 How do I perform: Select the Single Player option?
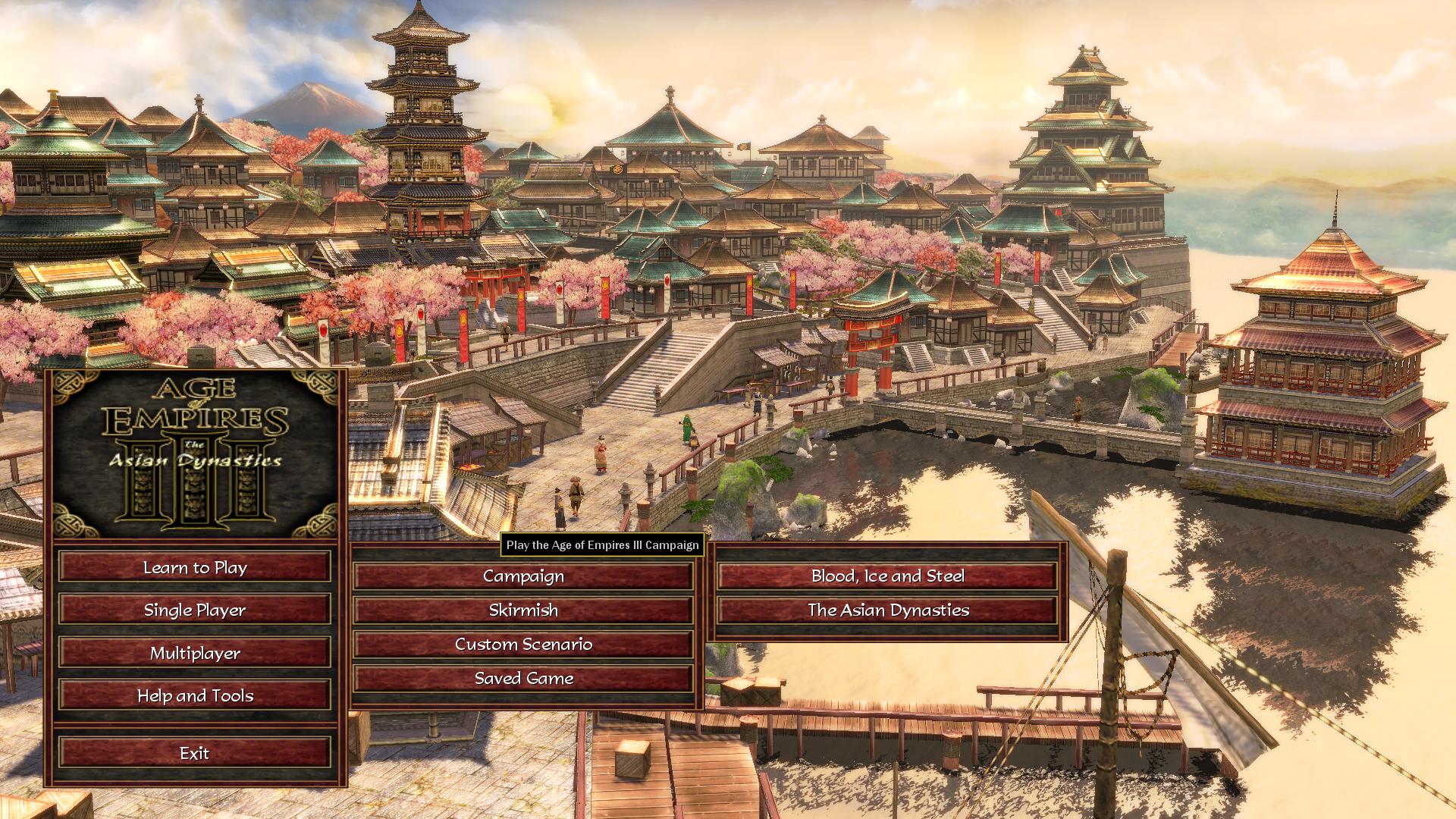pos(195,610)
